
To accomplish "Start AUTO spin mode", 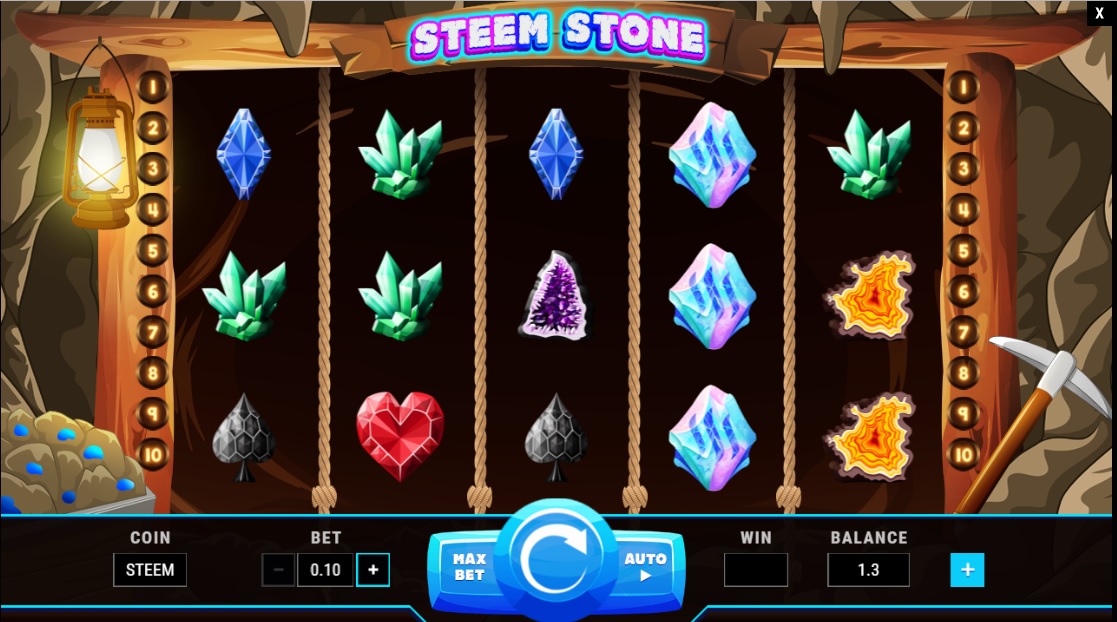I will click(645, 567).
